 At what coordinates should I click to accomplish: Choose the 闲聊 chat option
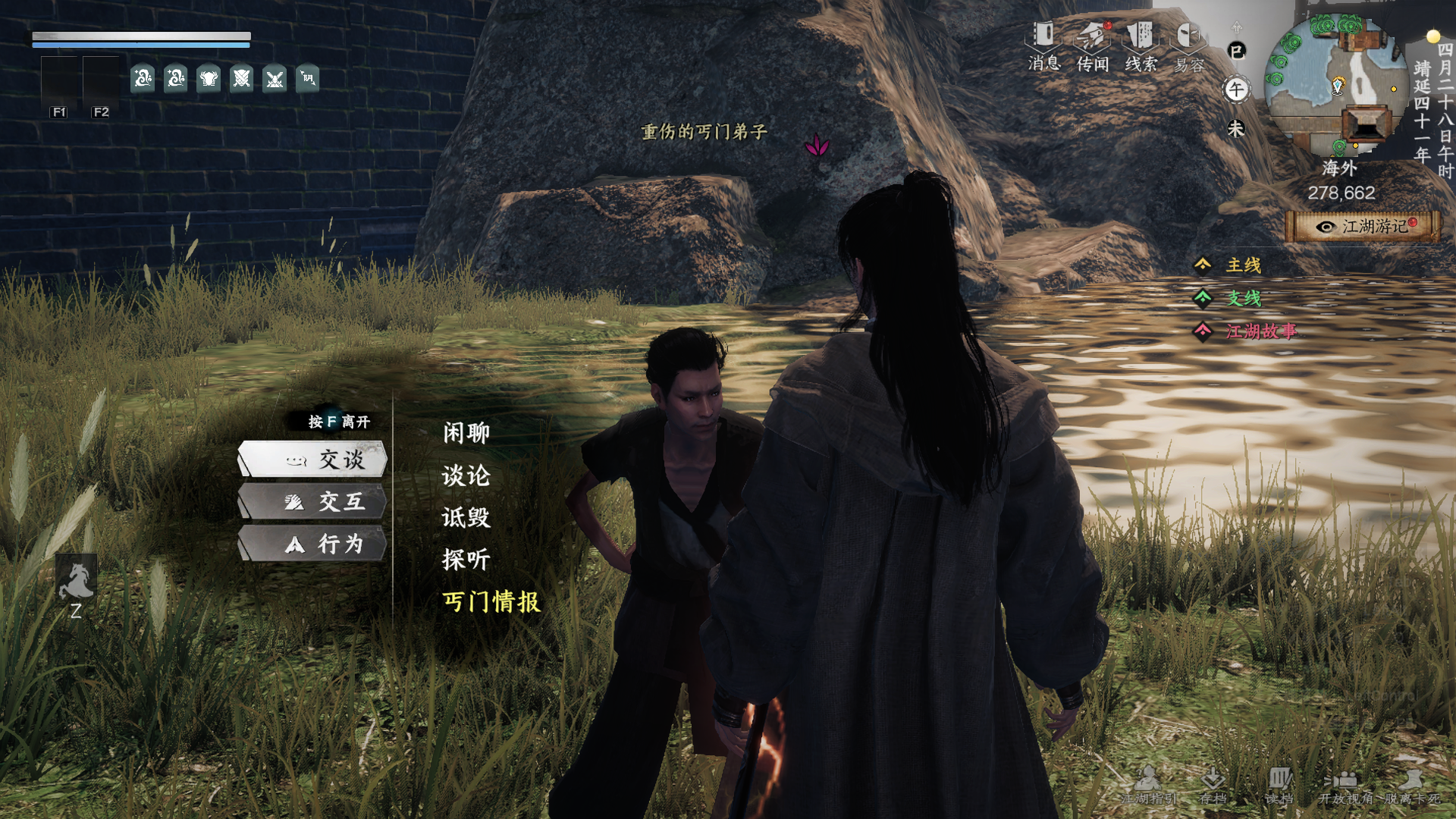[x=465, y=432]
